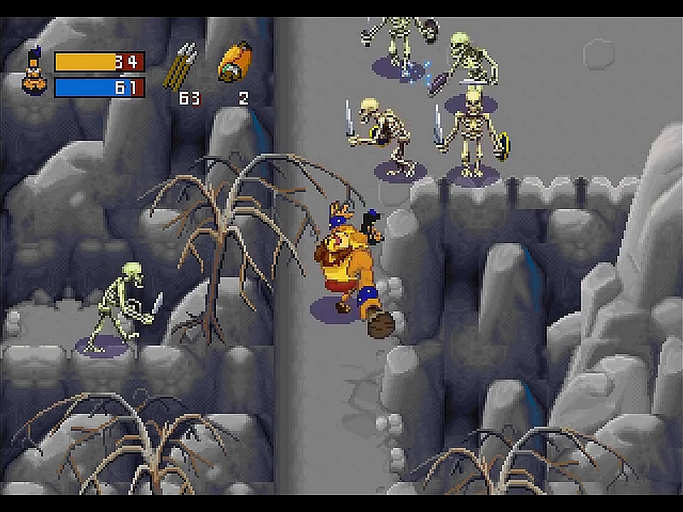Click the hero portrait icon
The image size is (683, 512).
coord(33,75)
